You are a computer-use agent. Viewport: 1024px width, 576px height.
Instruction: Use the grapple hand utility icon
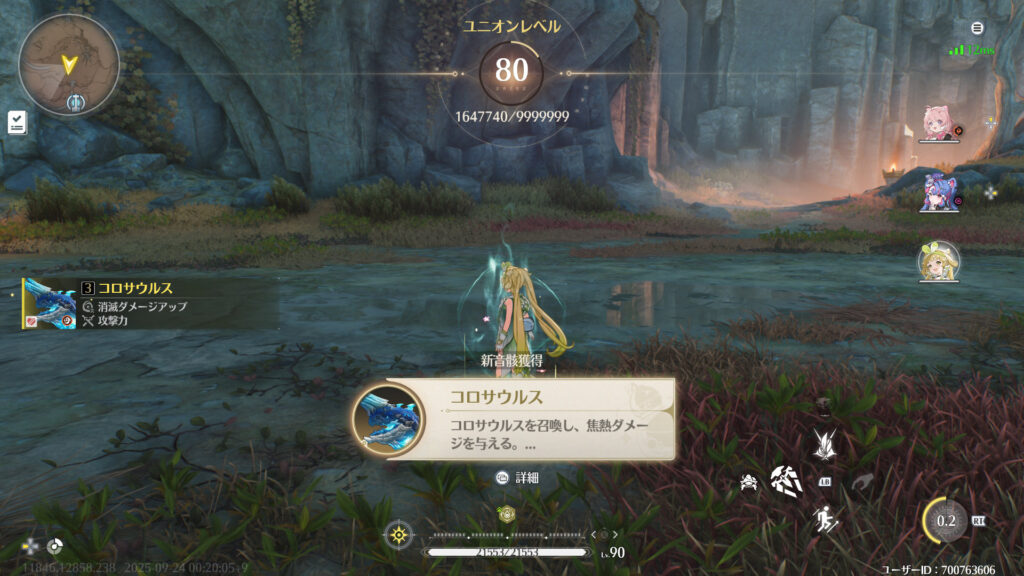tap(862, 482)
